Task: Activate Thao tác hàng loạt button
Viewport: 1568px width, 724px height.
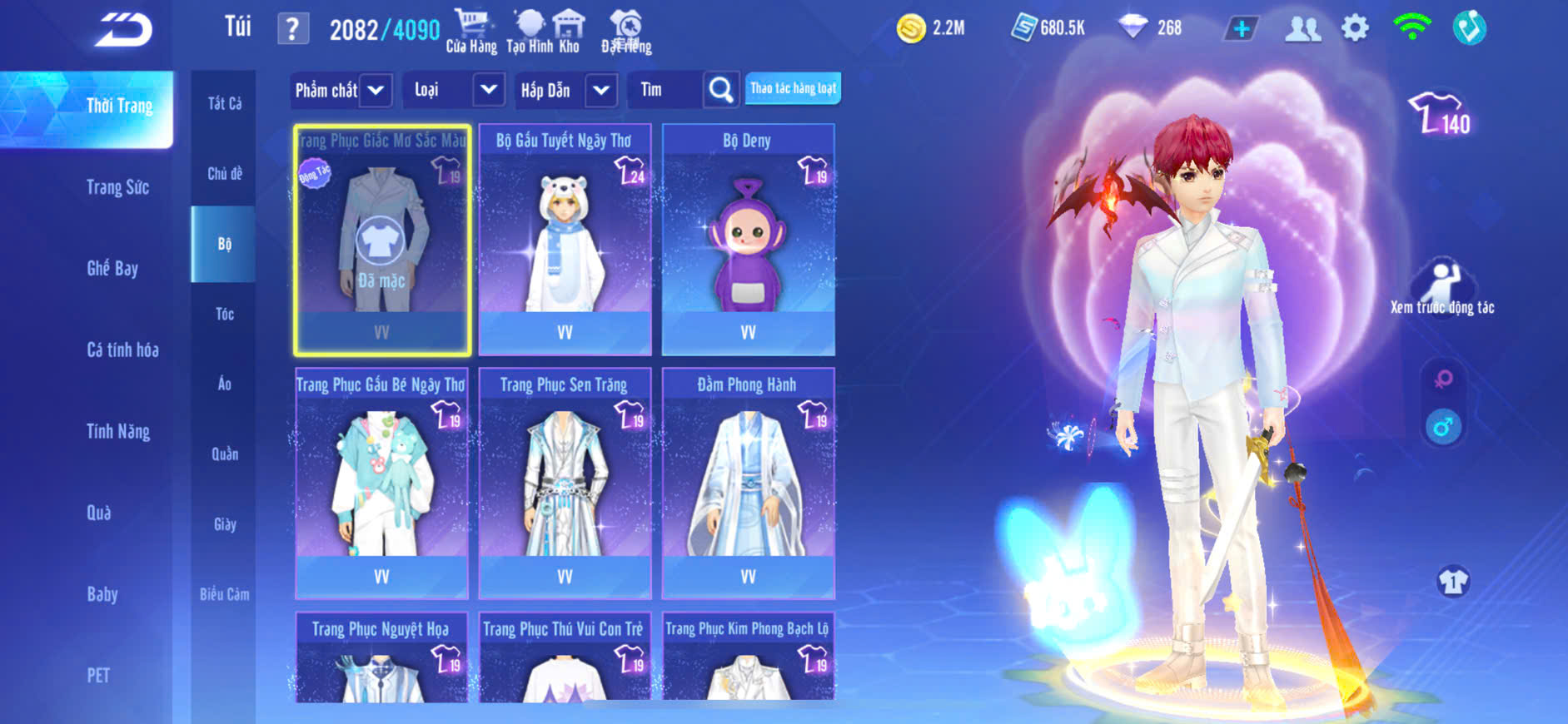Action: coord(793,88)
